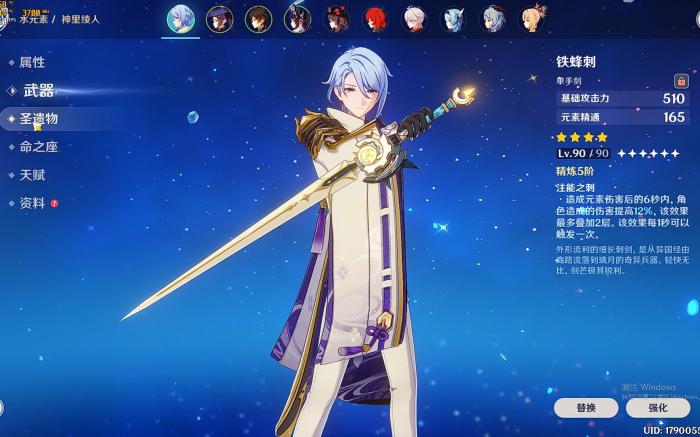The height and width of the screenshot is (437, 700).
Task: Open the 命之座 constellation tab
Action: coord(39,146)
